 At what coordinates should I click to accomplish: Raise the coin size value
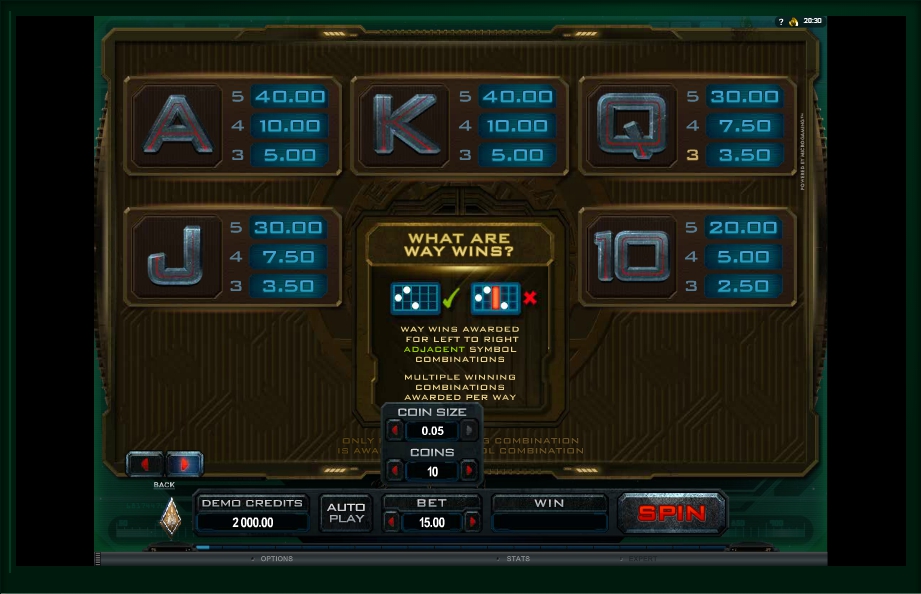tap(469, 431)
